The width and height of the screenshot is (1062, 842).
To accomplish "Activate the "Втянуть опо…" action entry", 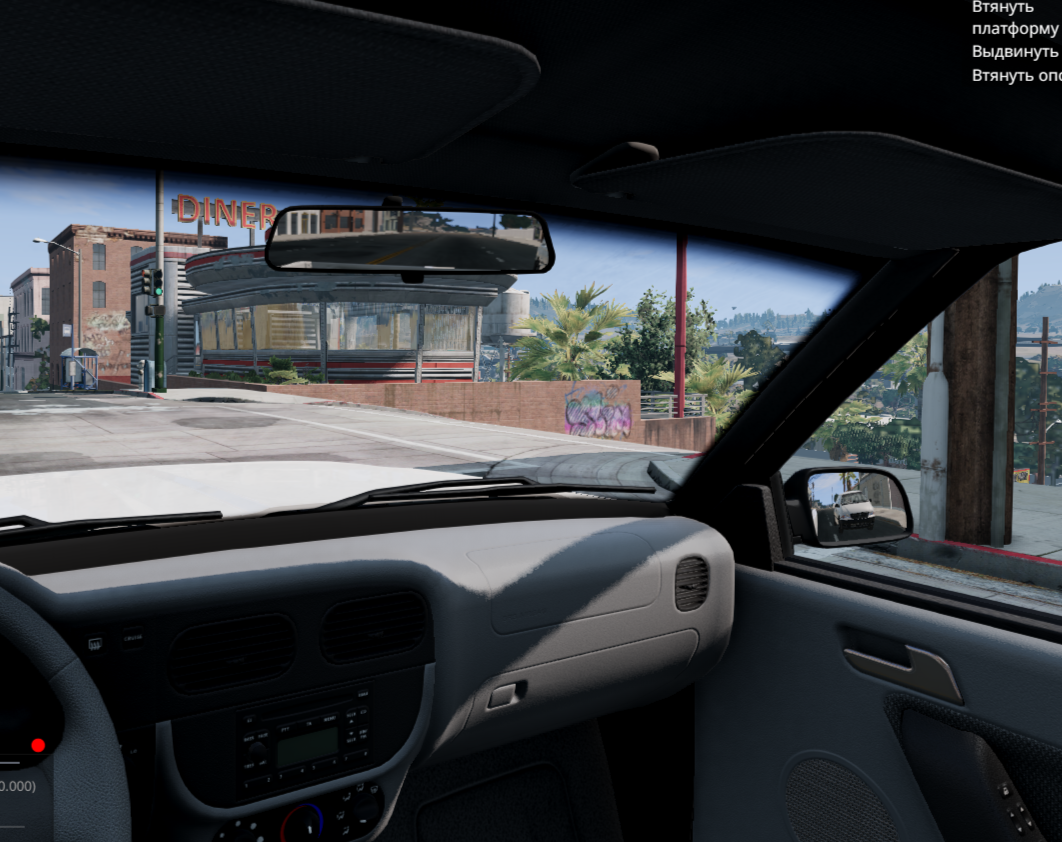I will 1016,74.
